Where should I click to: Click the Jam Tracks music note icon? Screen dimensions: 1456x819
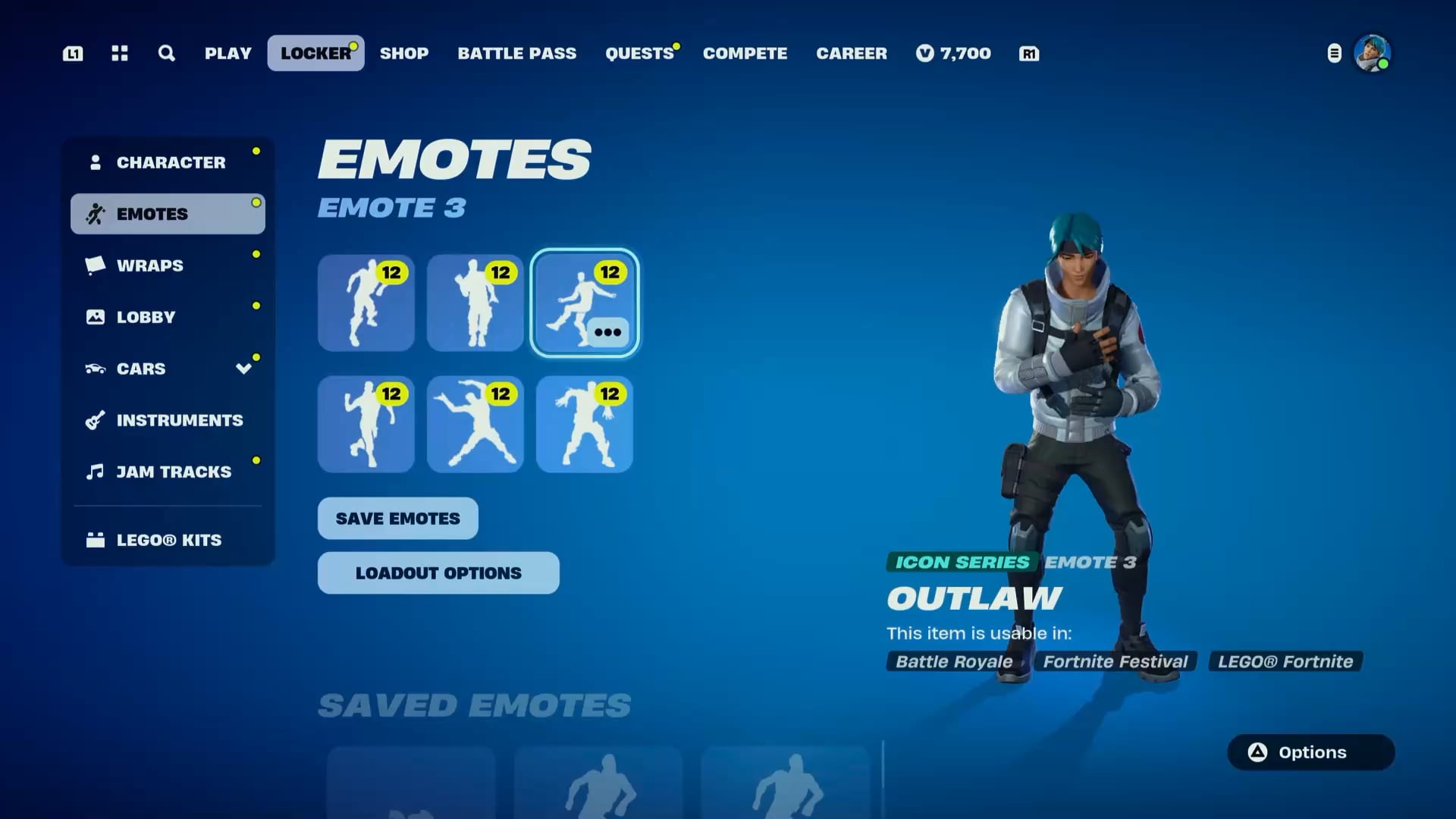tap(94, 472)
